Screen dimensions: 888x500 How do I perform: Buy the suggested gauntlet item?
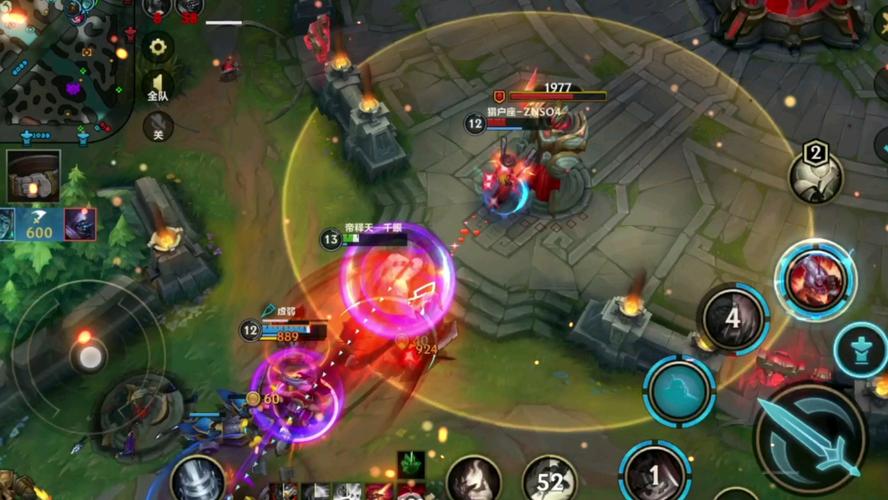[33, 175]
